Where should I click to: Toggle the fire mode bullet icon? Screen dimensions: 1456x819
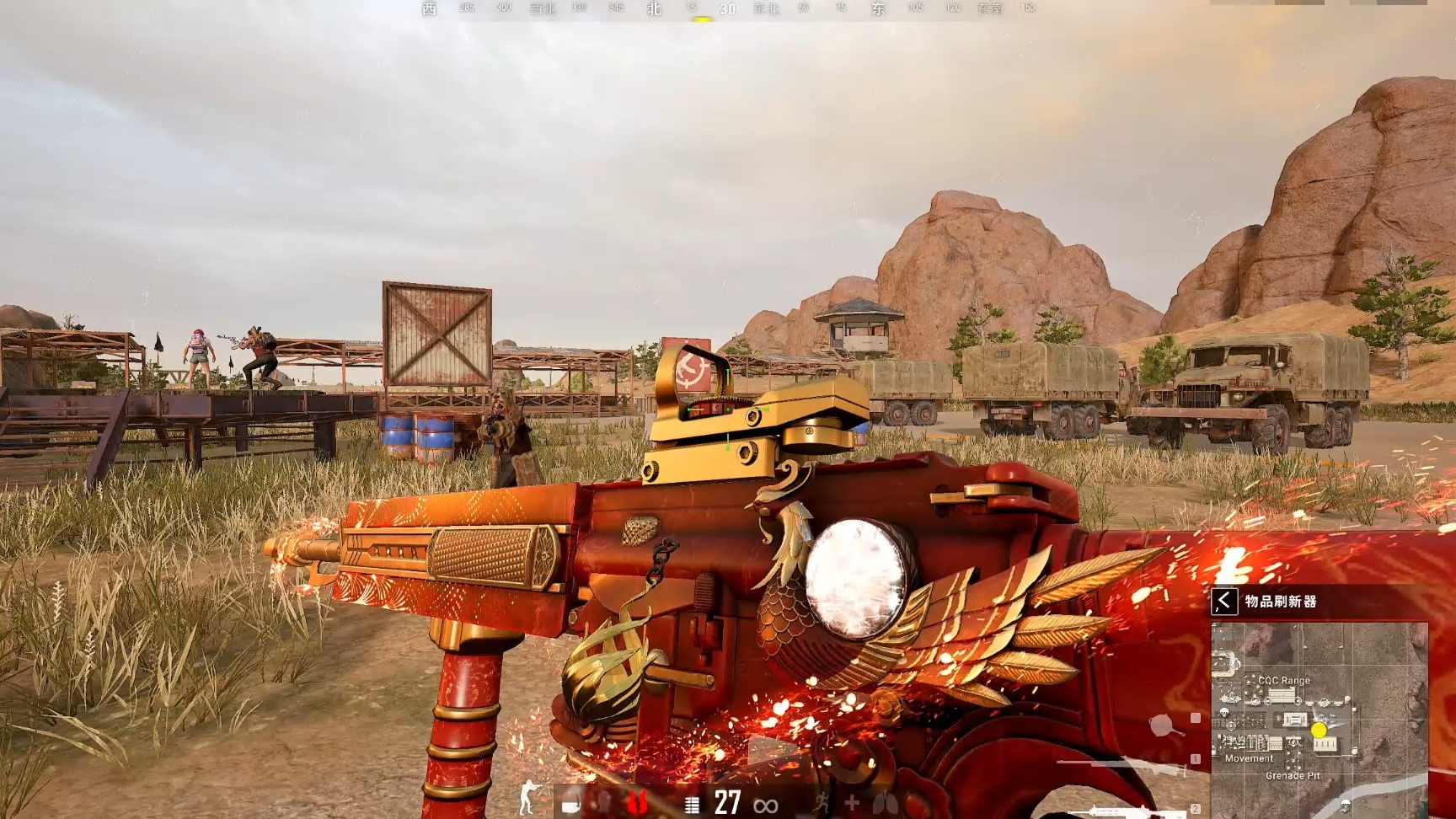pyautogui.click(x=692, y=805)
